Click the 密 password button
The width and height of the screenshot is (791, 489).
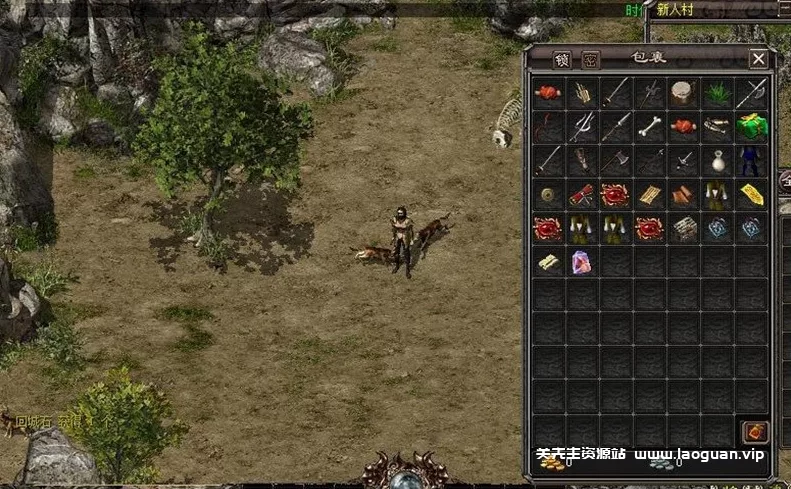pyautogui.click(x=590, y=59)
